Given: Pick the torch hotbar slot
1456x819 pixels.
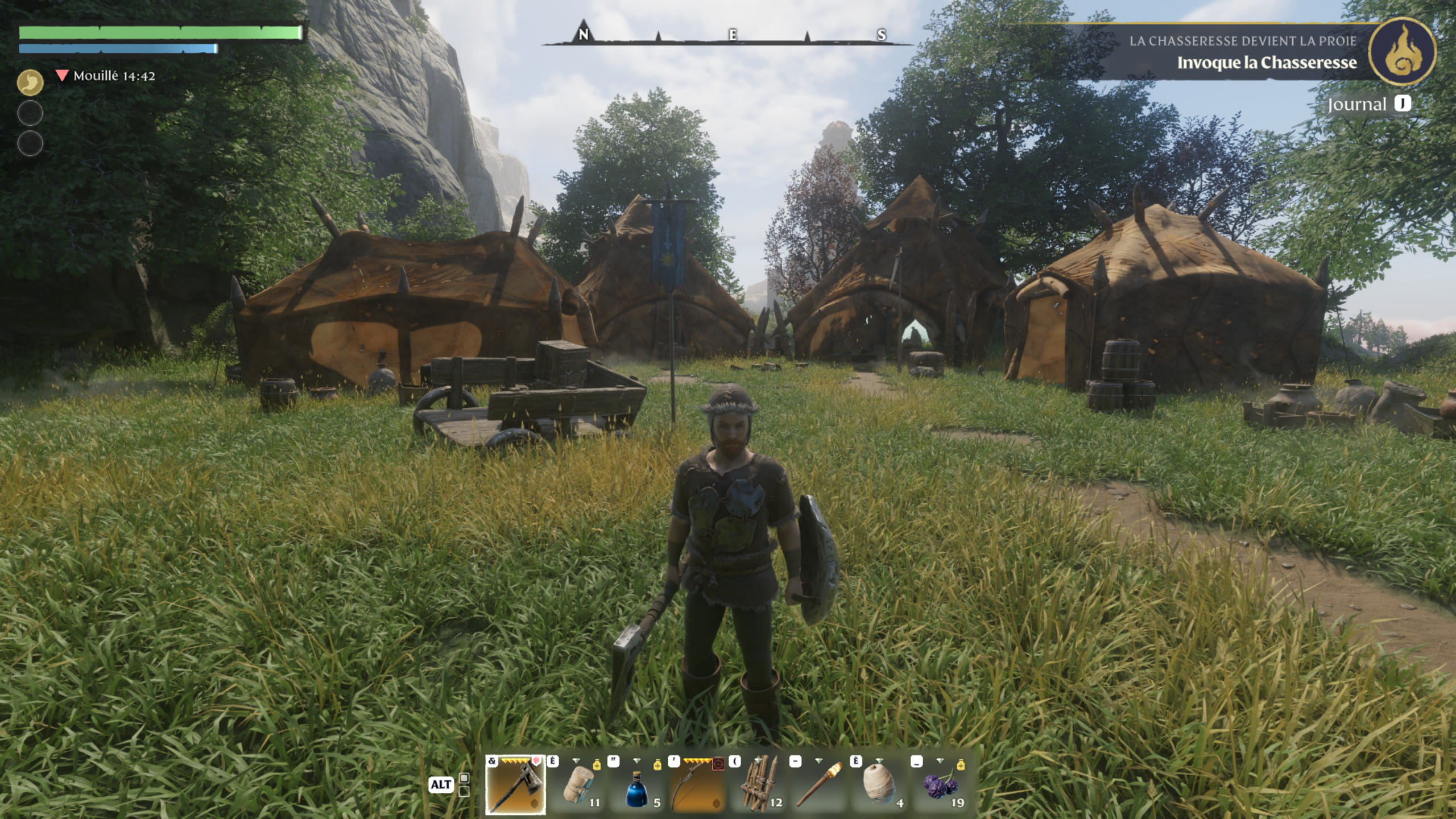Looking at the screenshot, I should tap(820, 785).
